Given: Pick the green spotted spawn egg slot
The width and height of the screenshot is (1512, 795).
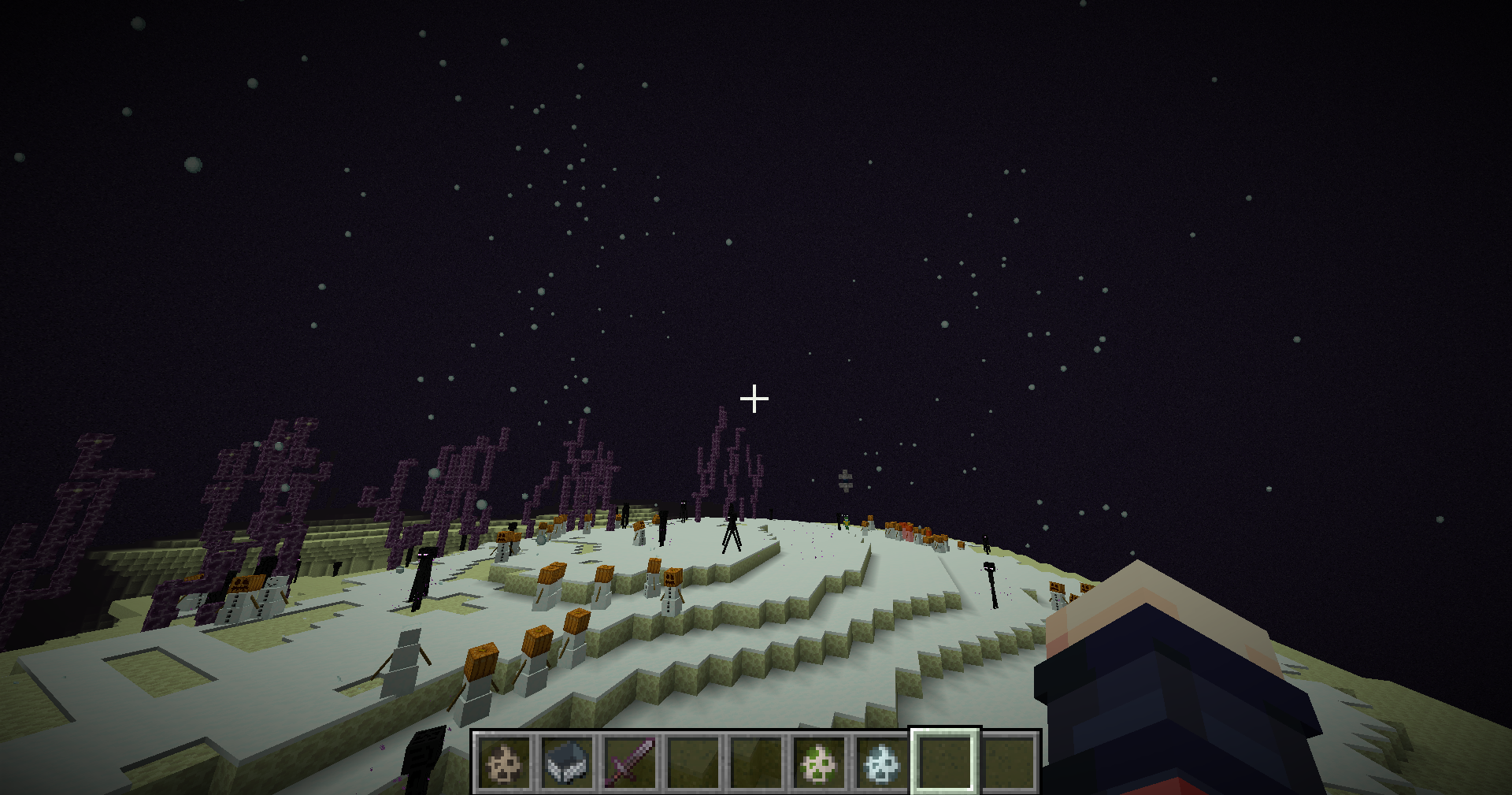Looking at the screenshot, I should click(x=819, y=763).
